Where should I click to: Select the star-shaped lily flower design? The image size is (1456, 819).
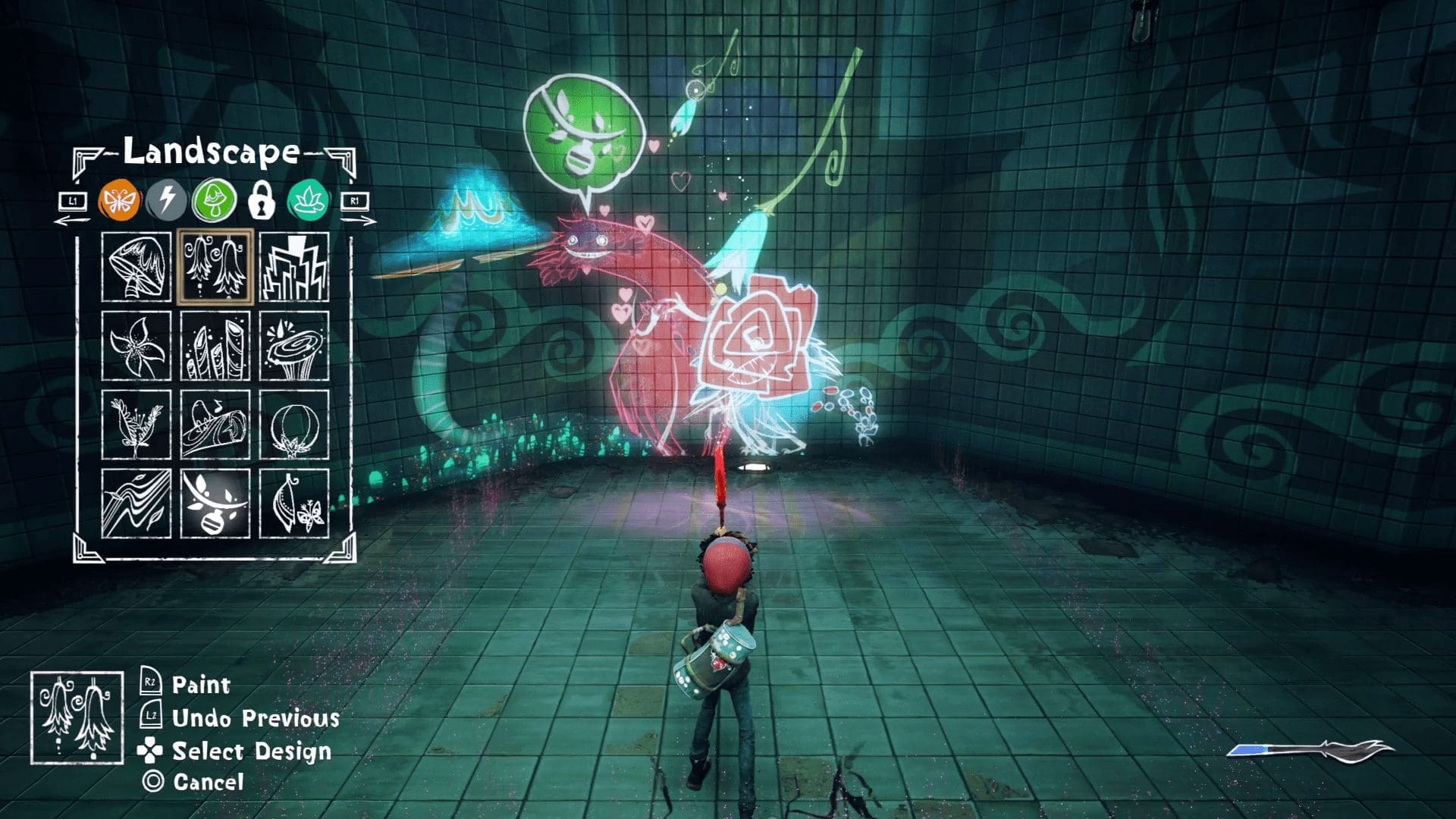pyautogui.click(x=136, y=346)
